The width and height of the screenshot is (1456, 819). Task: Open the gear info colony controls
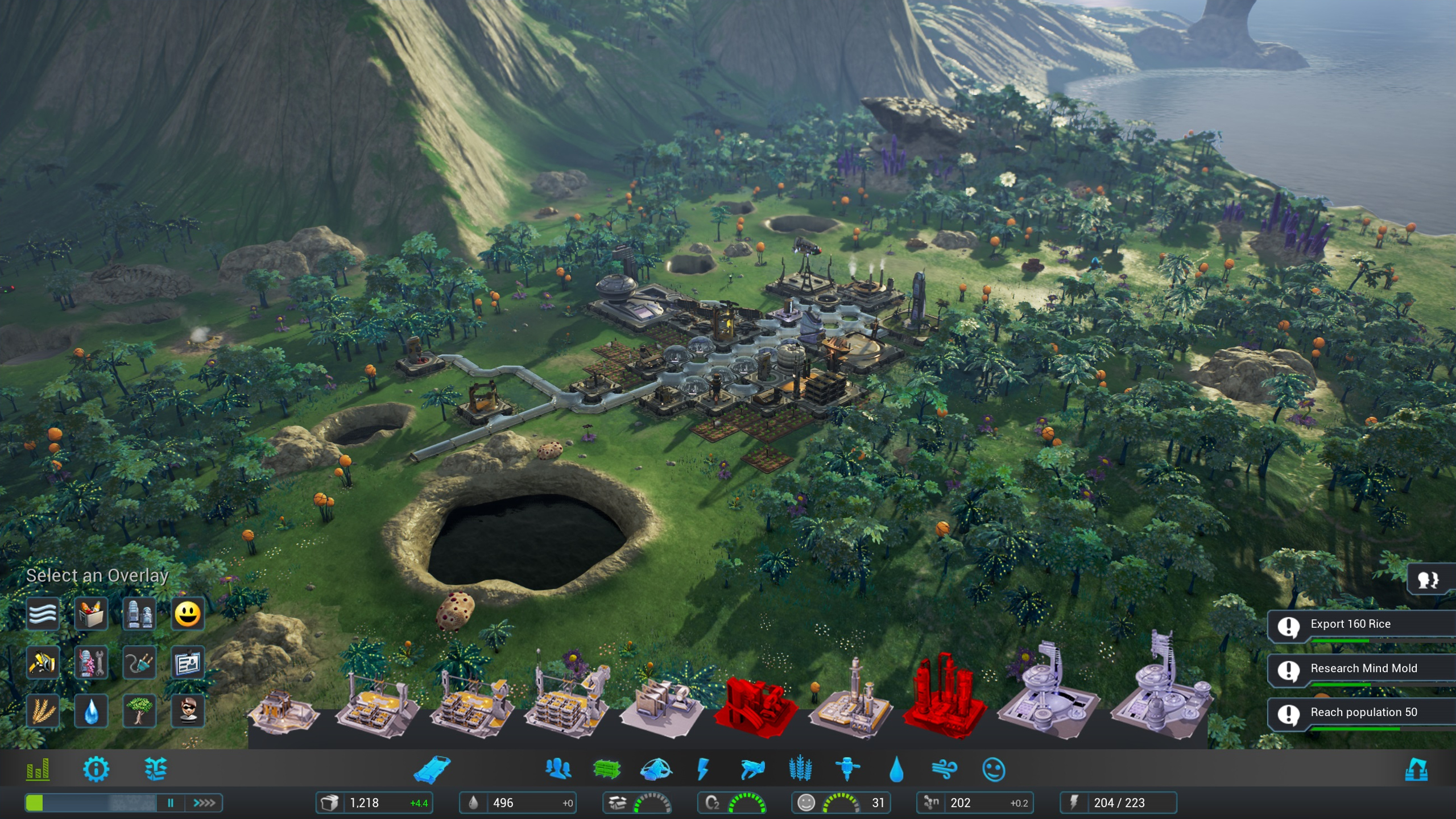96,770
